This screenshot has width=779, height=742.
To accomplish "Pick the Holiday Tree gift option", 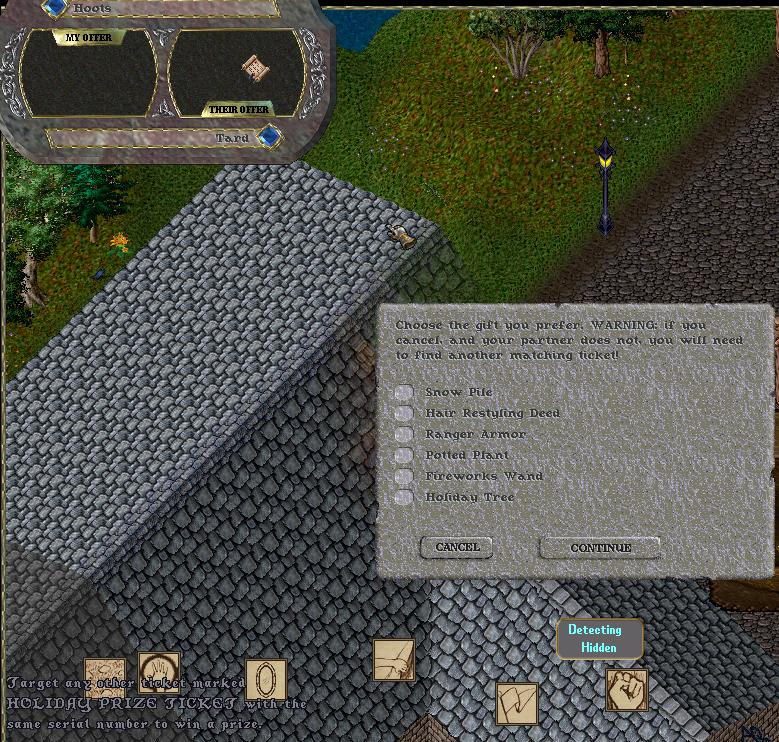I will (x=404, y=497).
